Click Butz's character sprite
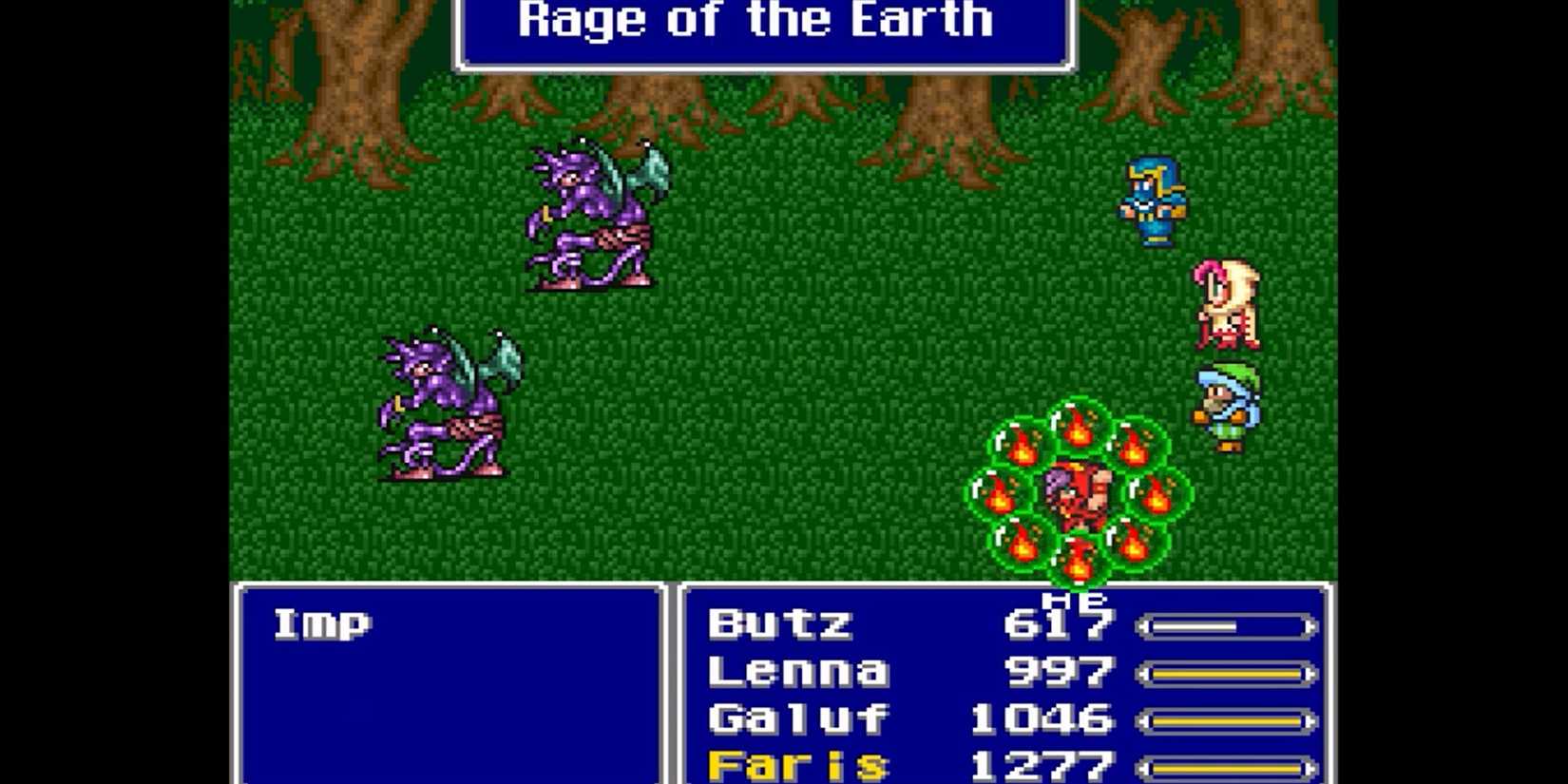 click(x=1153, y=200)
